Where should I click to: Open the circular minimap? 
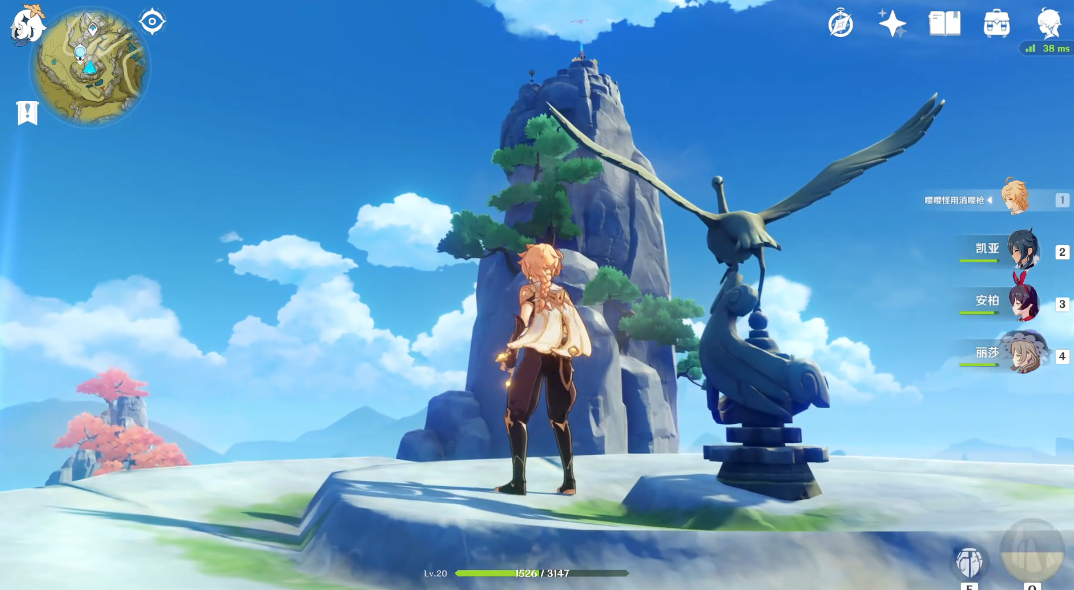[90, 66]
